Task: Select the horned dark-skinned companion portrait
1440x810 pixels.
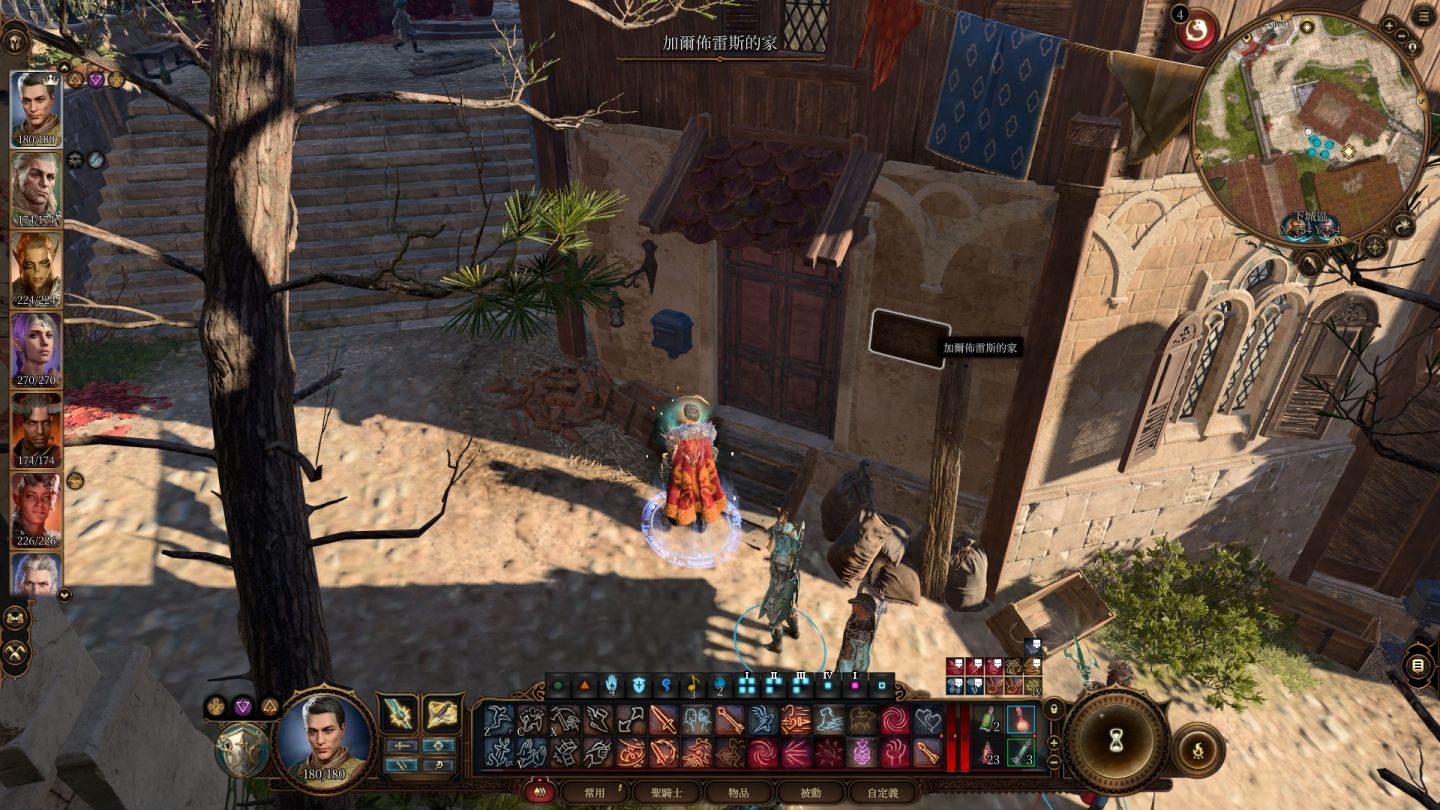Action: pyautogui.click(x=36, y=430)
